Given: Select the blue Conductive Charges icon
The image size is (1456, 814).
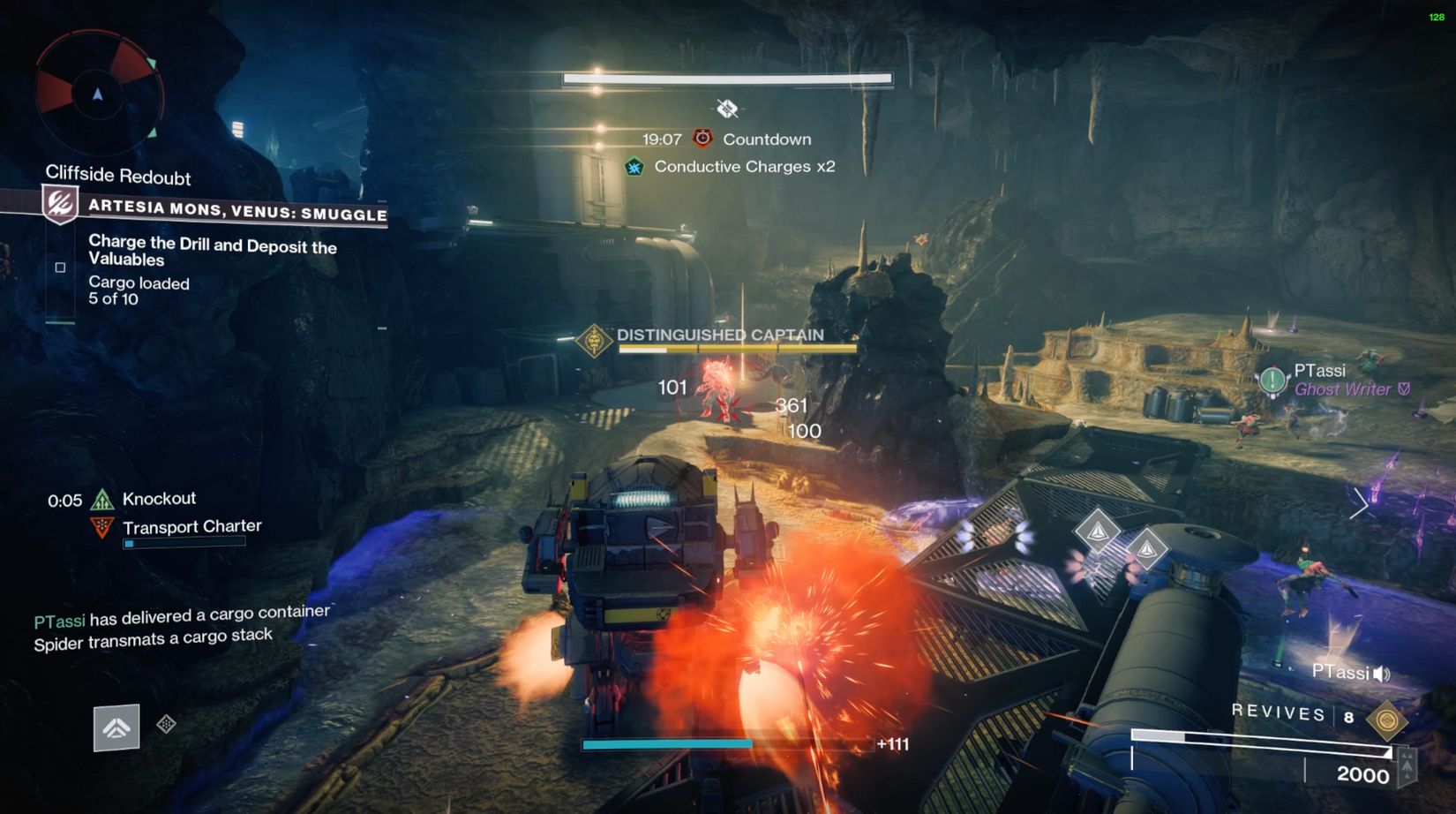Looking at the screenshot, I should coord(634,165).
